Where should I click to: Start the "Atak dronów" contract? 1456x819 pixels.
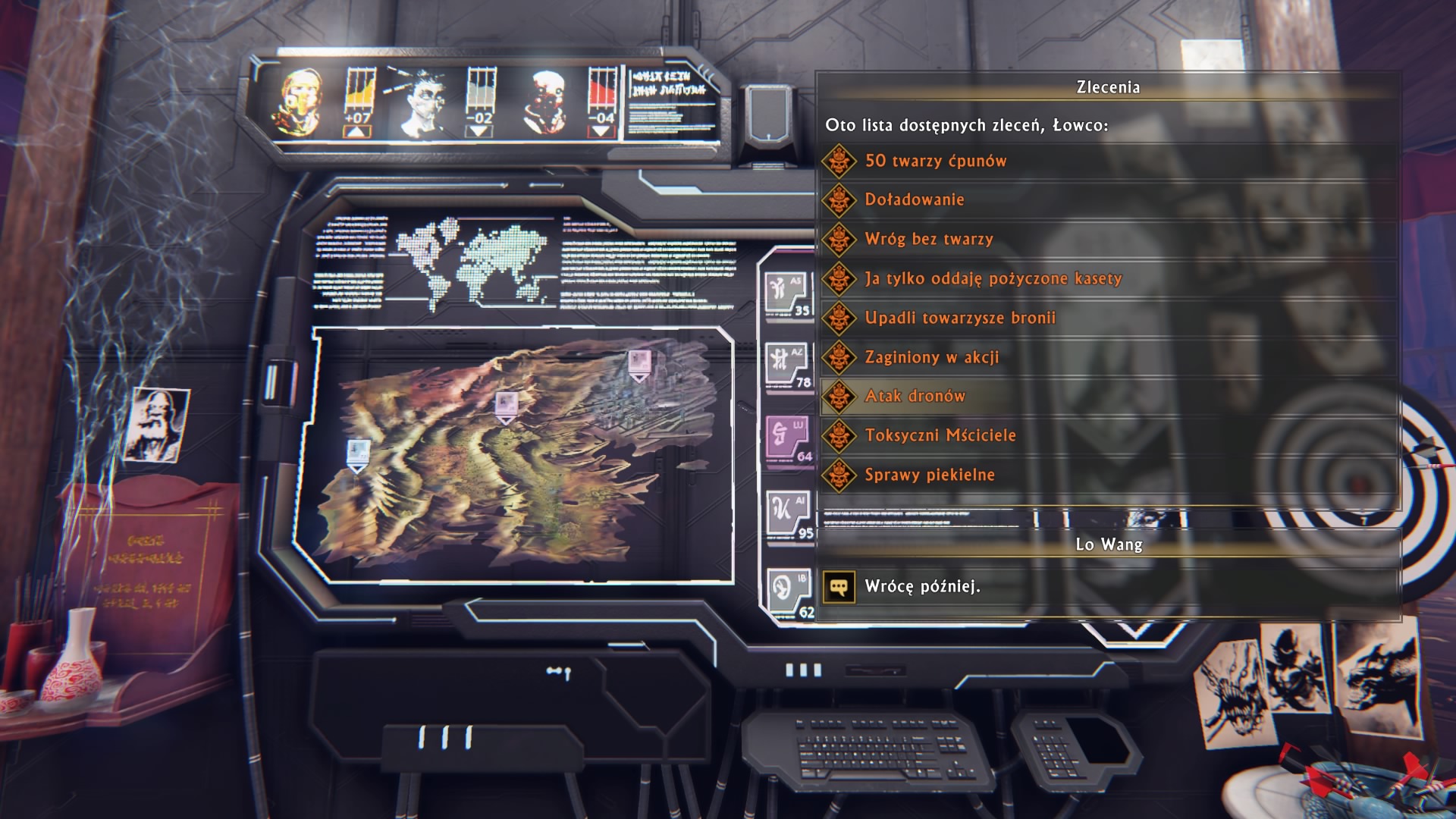coord(915,397)
